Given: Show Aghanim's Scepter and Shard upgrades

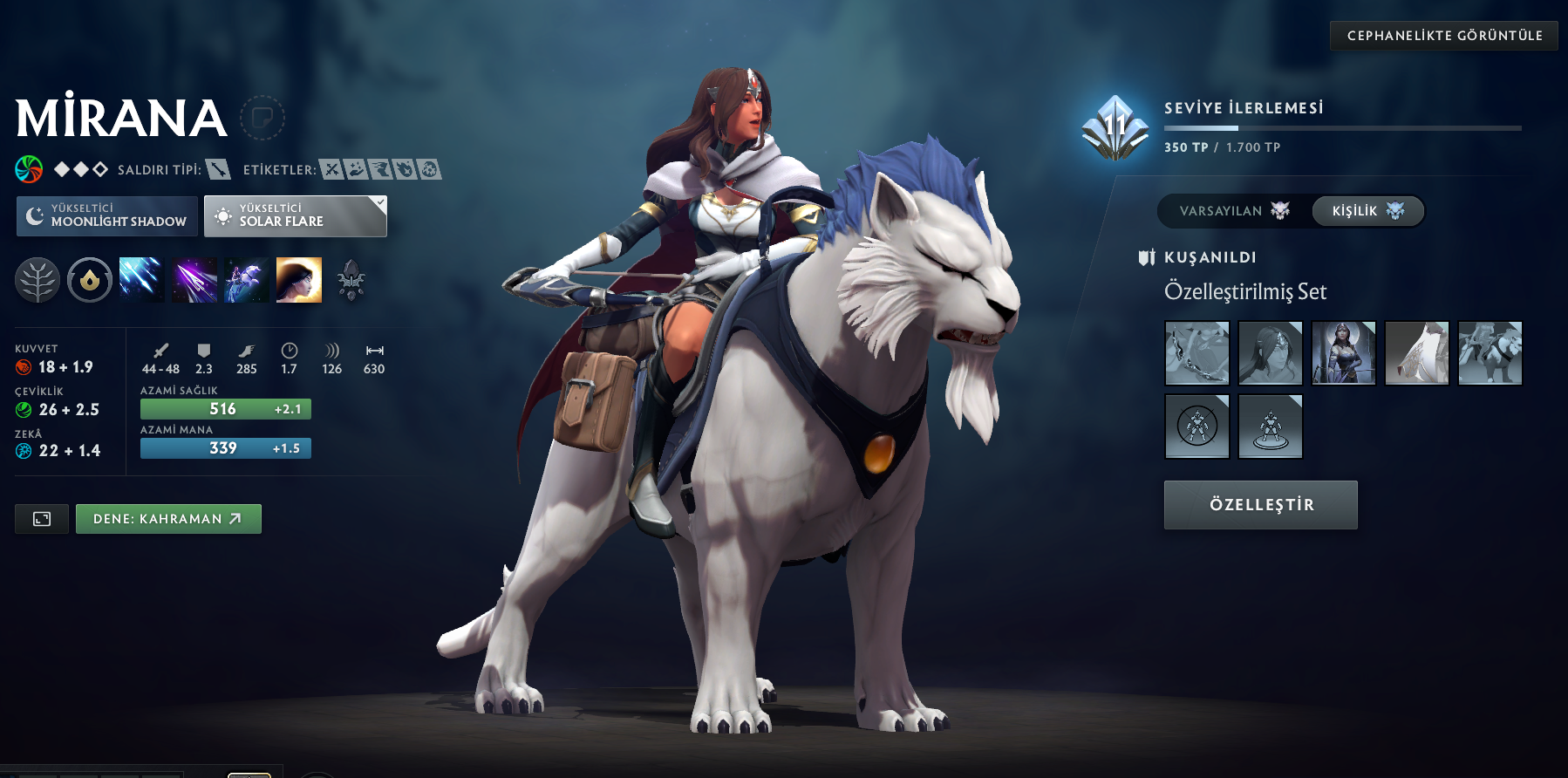Looking at the screenshot, I should click(x=351, y=281).
